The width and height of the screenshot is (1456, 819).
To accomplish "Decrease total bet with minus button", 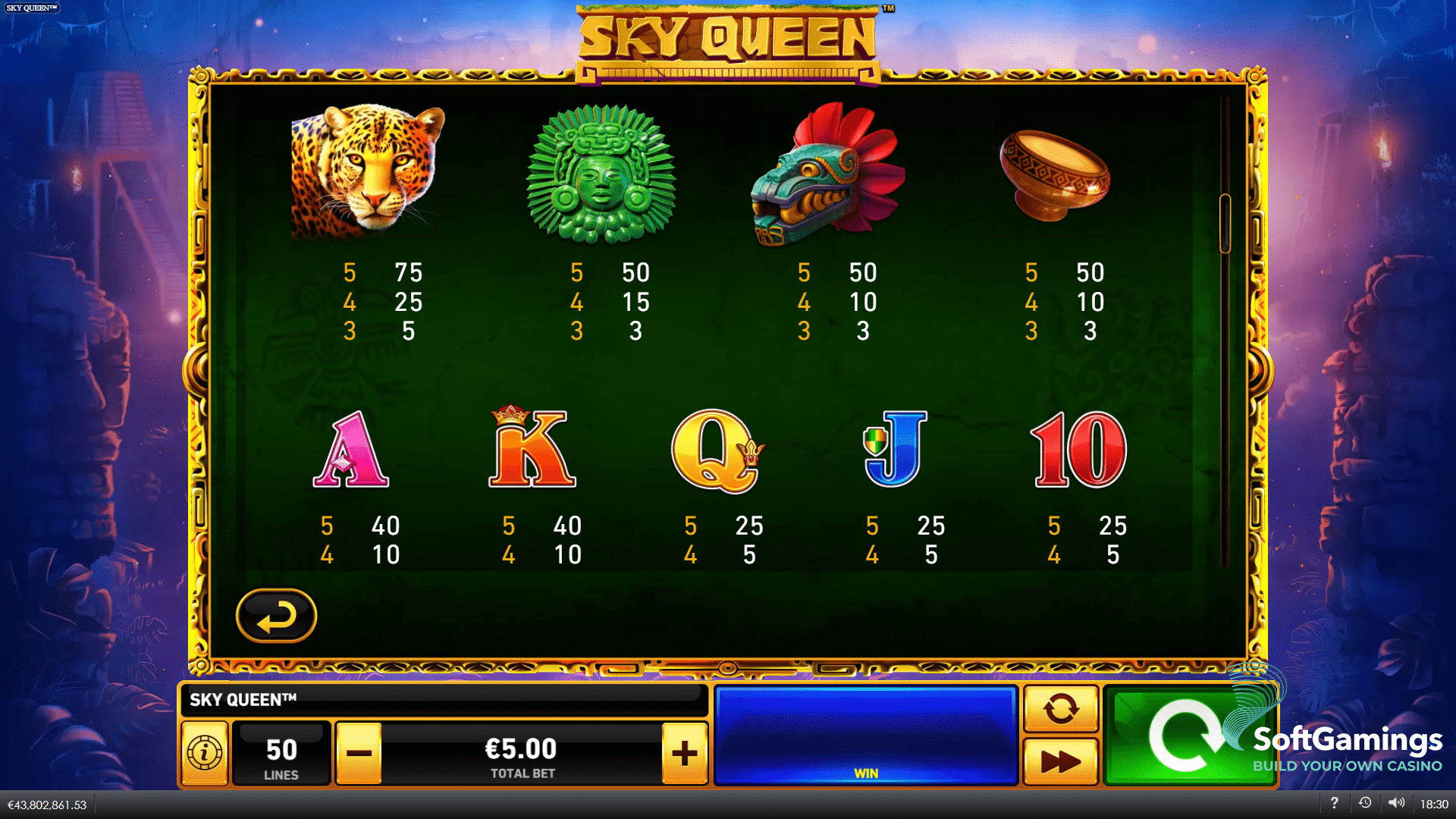I will (360, 752).
